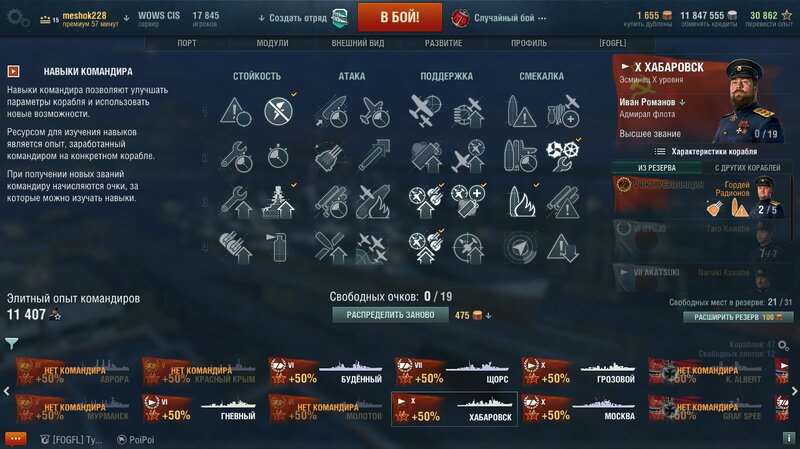800x449 pixels.
Task: Switch to the МОДУЛИ tab
Action: (272, 44)
